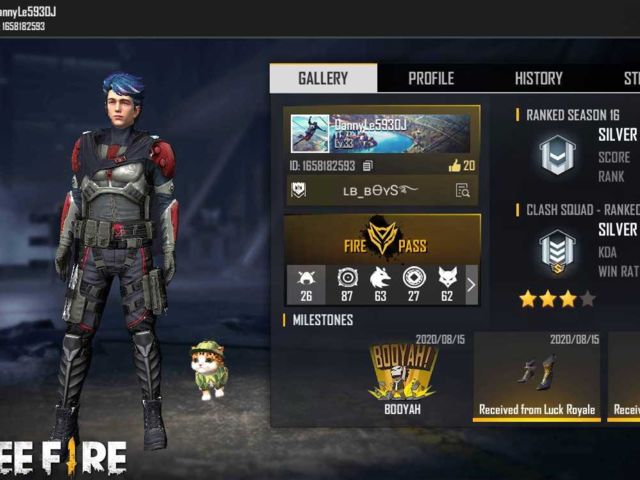Viewport: 640px width, 480px height.
Task: Click the DannyLe5930J player banner
Action: 382,133
